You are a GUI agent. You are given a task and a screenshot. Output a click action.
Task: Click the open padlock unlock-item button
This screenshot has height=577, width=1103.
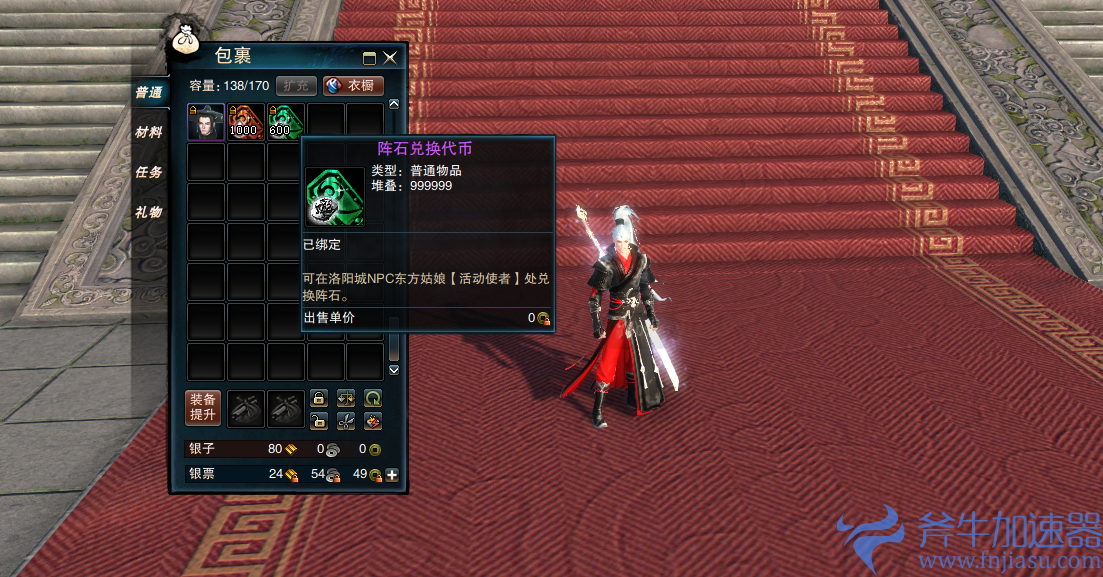(319, 420)
